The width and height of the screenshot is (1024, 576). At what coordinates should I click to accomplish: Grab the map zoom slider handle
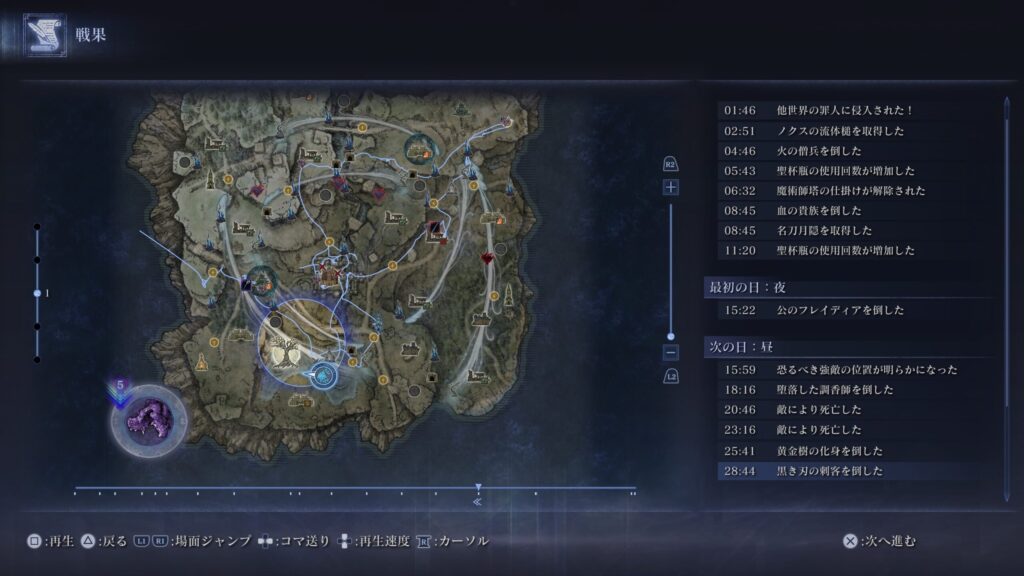point(670,337)
